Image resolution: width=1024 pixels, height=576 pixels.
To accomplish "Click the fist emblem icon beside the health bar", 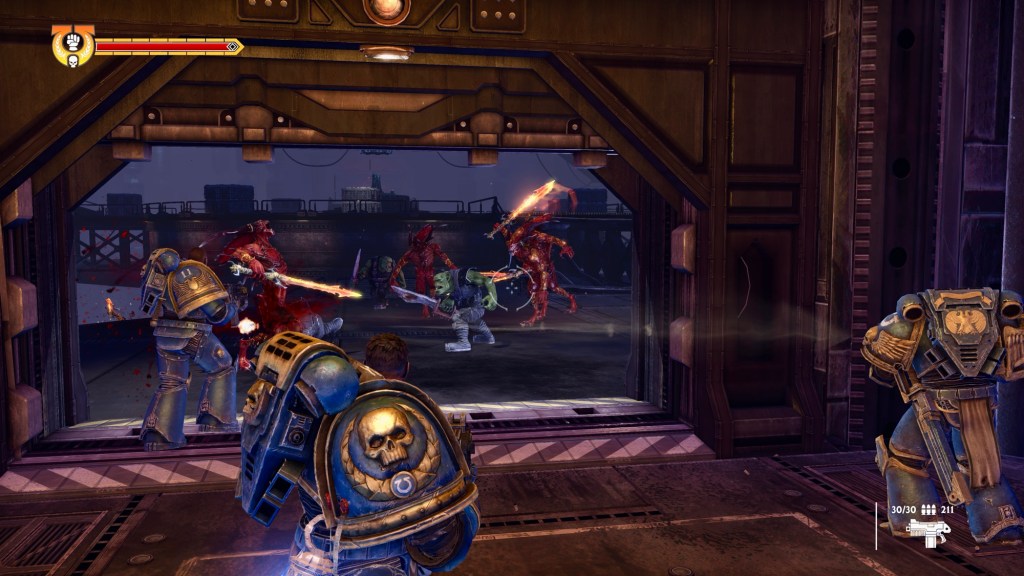I will [x=73, y=44].
